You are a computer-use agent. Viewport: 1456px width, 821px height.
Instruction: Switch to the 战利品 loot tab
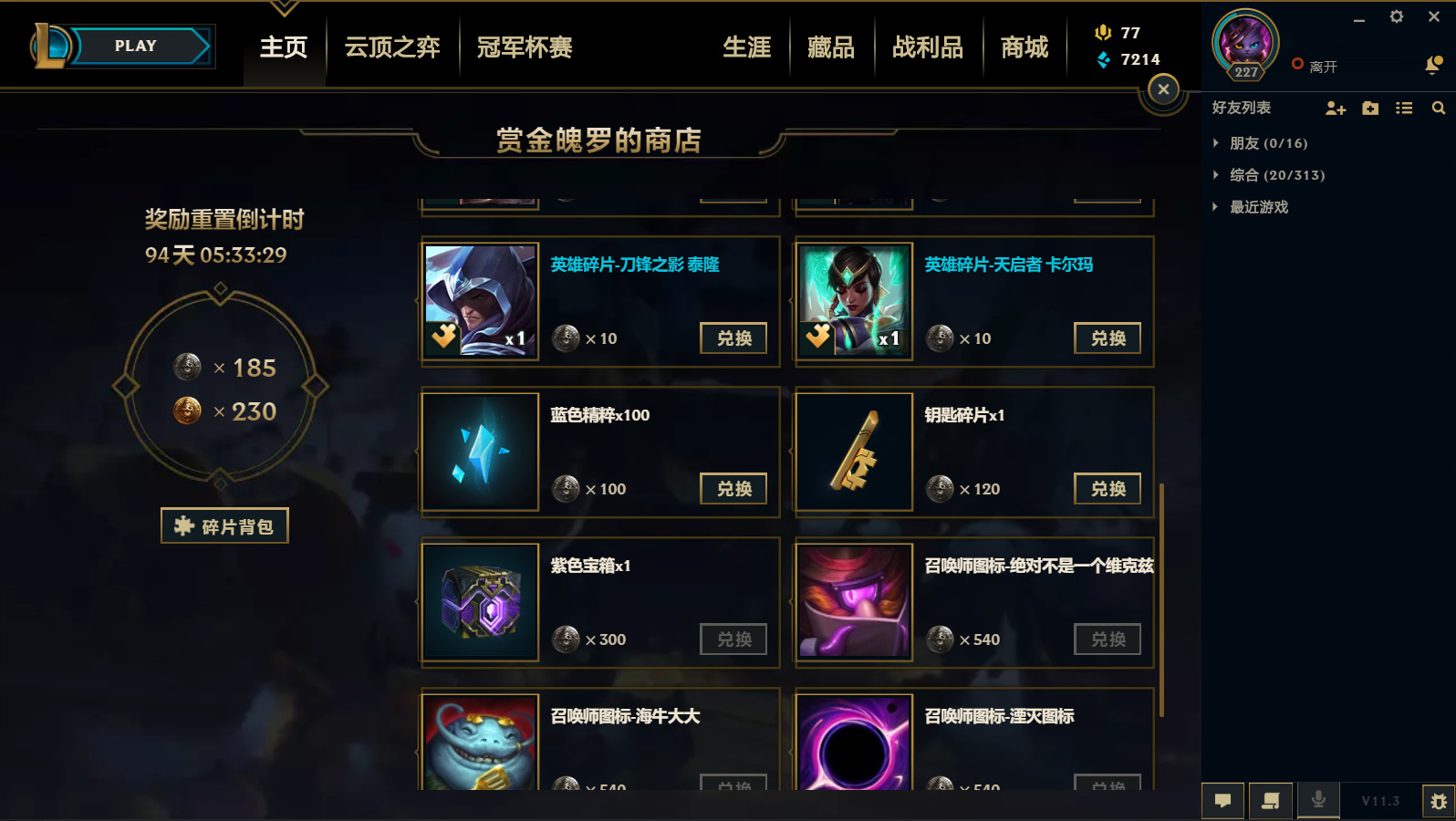pyautogui.click(x=928, y=47)
